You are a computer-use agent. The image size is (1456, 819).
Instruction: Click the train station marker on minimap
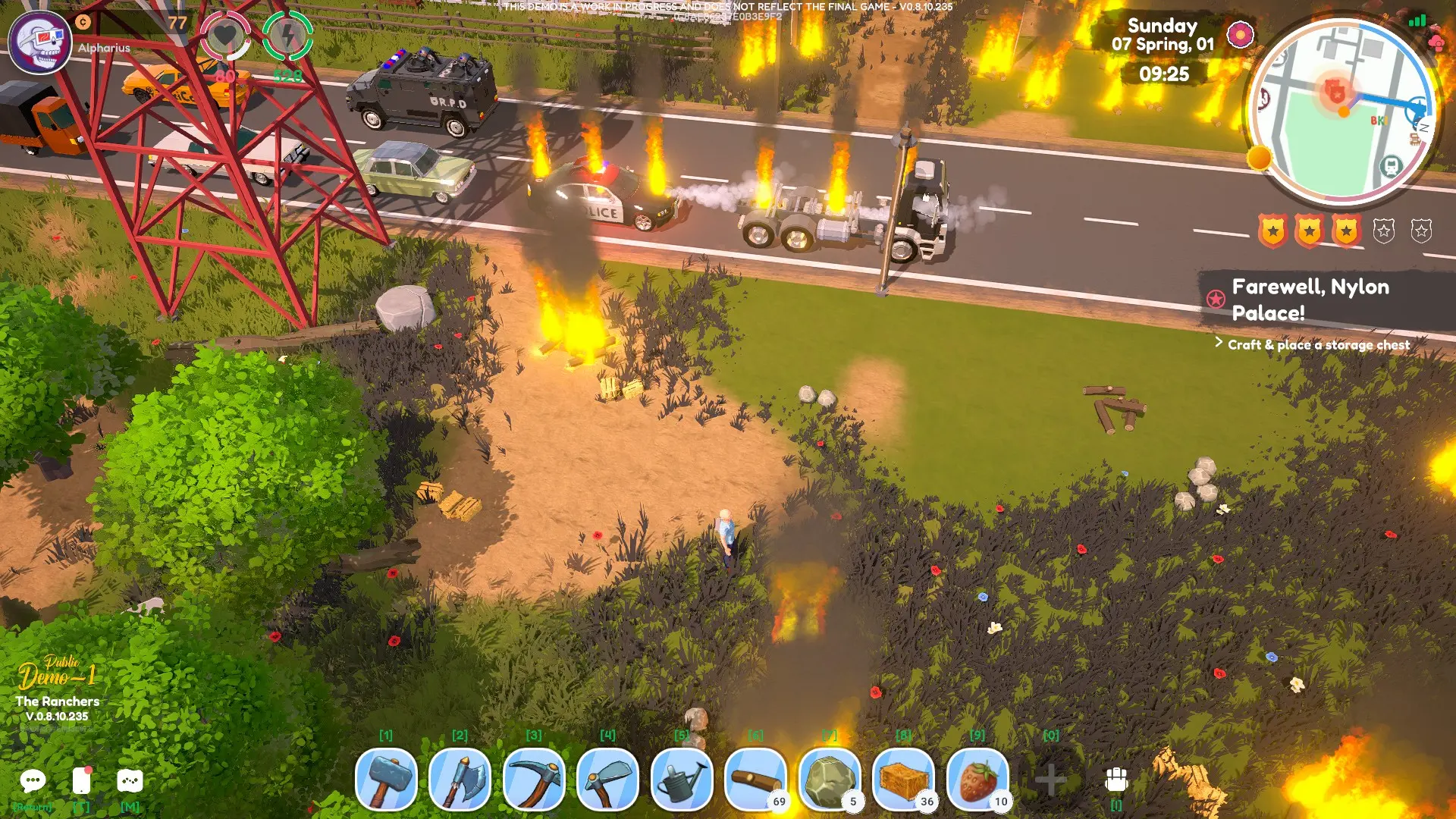(1391, 166)
